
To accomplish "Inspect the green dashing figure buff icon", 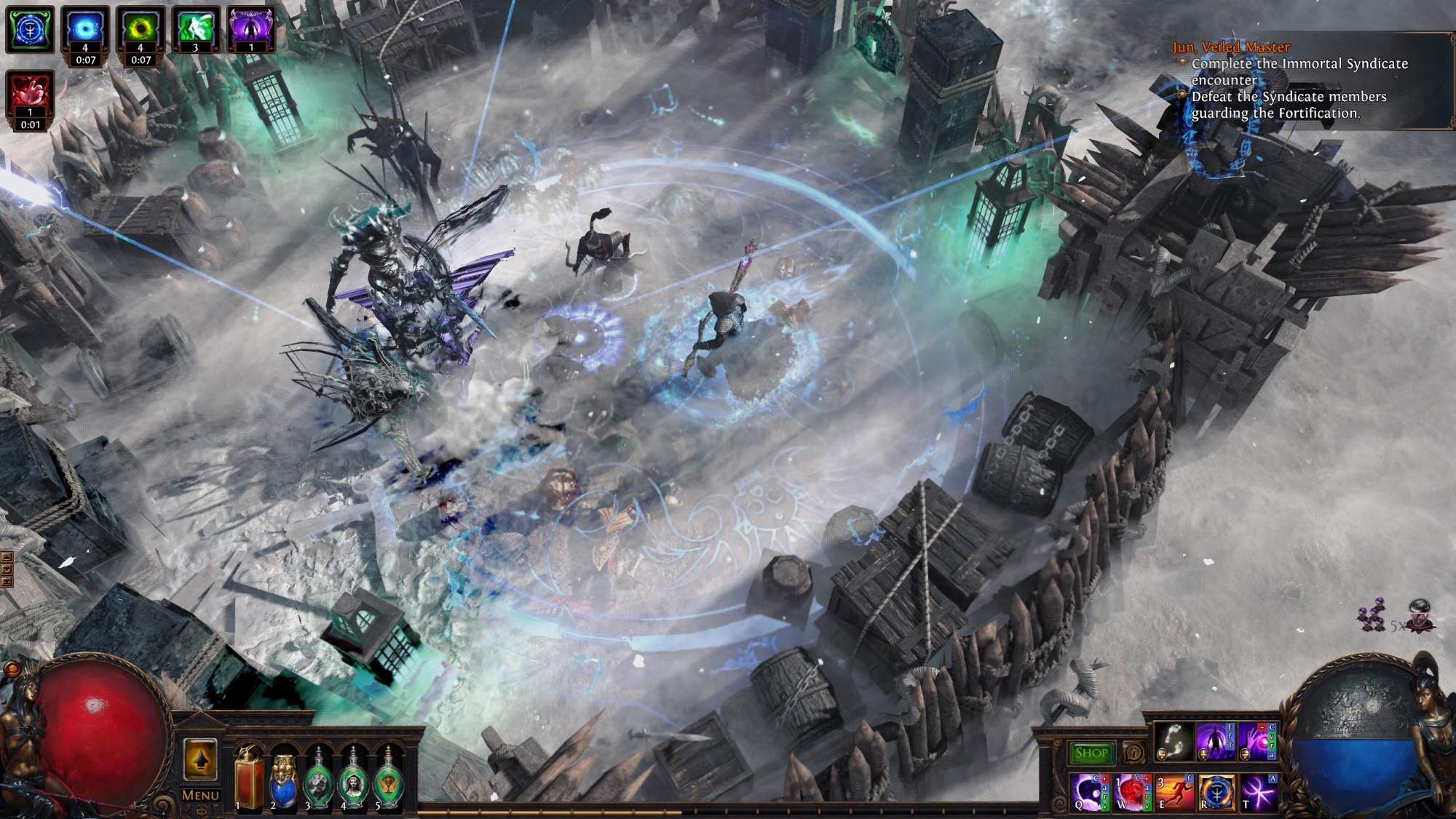I will click(196, 28).
